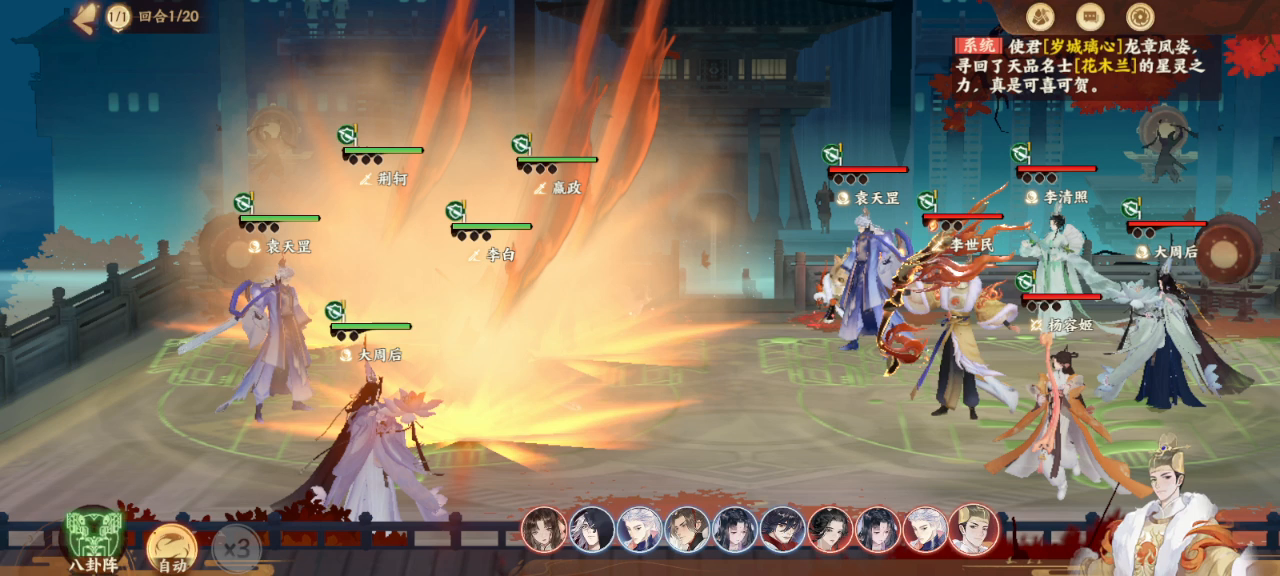
Task: Select the red-collared dark-haired turn portrait
Action: point(783,530)
